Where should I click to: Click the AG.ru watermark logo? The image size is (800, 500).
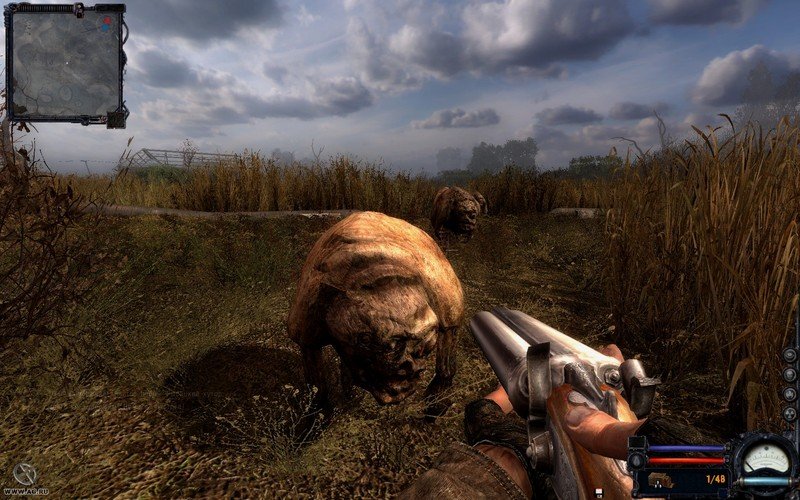(26, 476)
